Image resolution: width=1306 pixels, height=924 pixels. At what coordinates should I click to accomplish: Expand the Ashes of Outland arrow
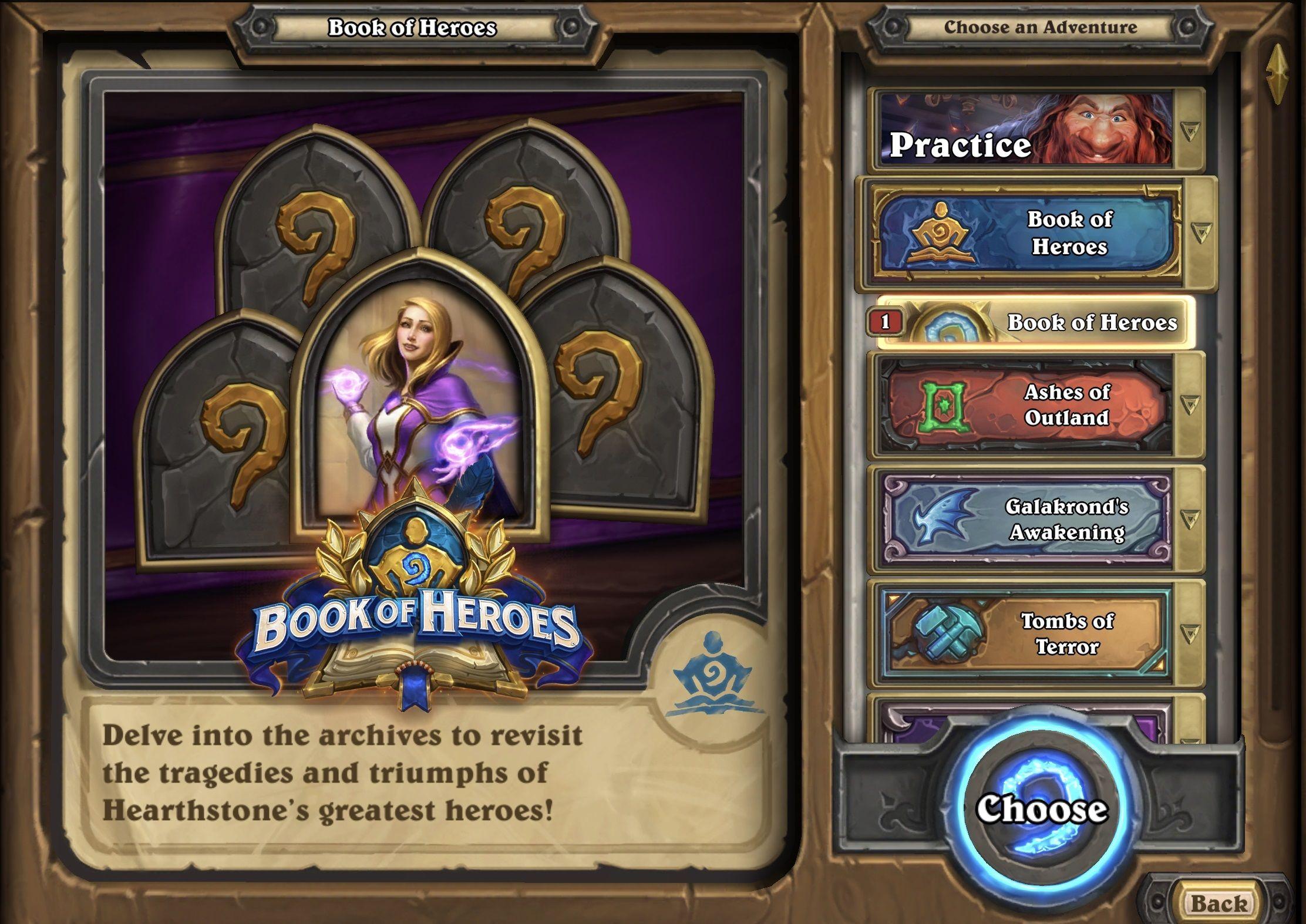click(x=1190, y=405)
